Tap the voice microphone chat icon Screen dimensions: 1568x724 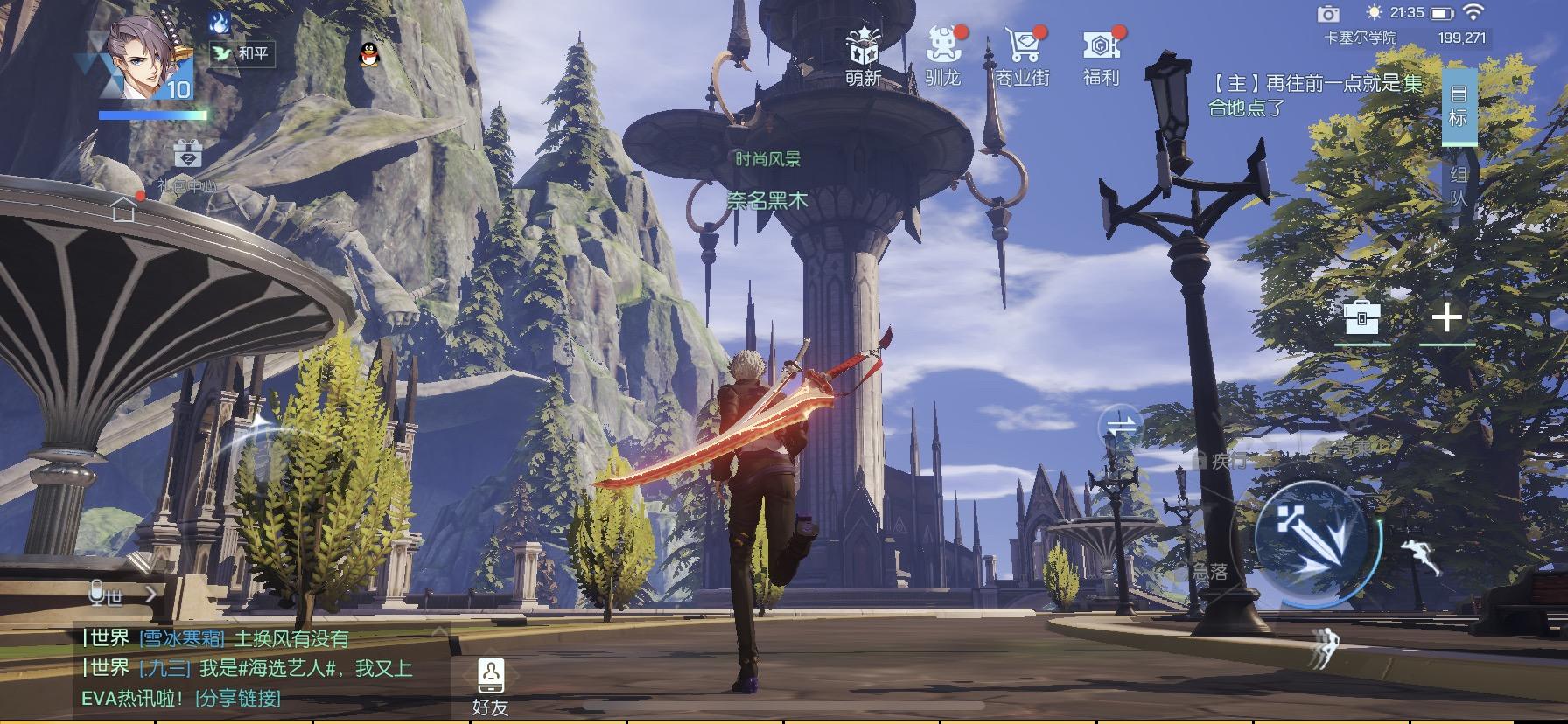click(97, 594)
